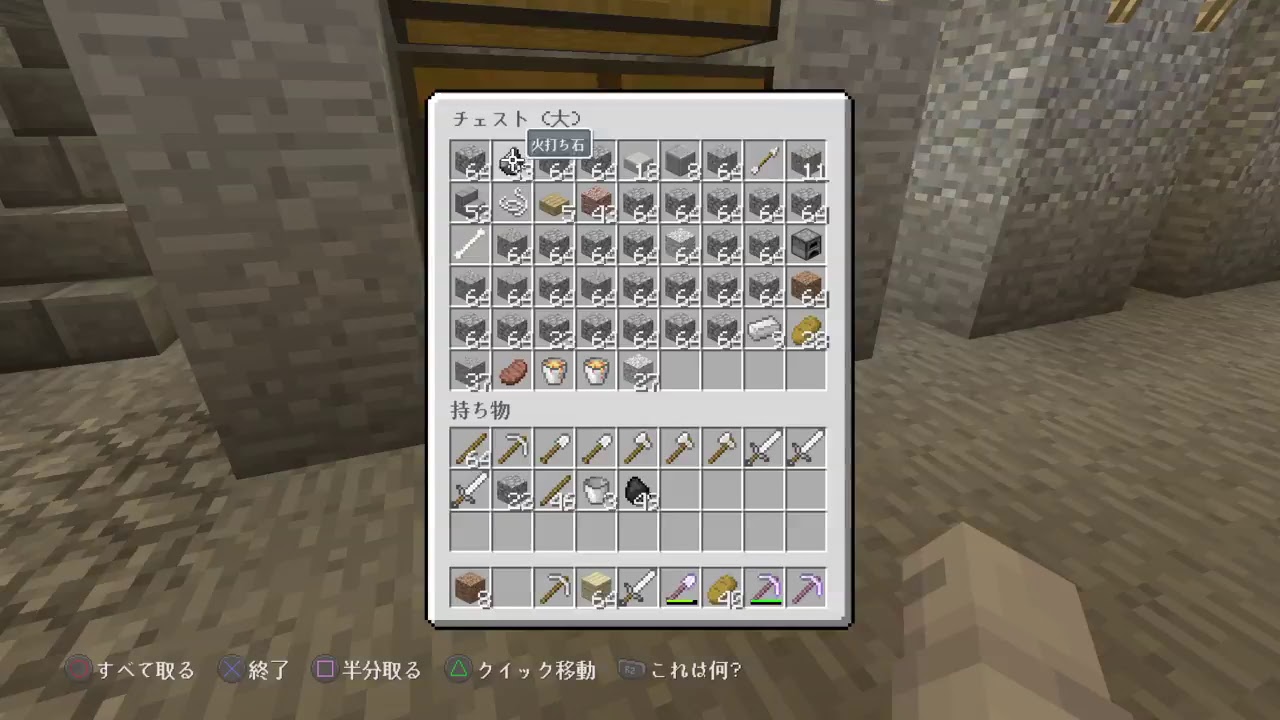Pick up the empty bucket in the inventory

pyautogui.click(x=597, y=490)
